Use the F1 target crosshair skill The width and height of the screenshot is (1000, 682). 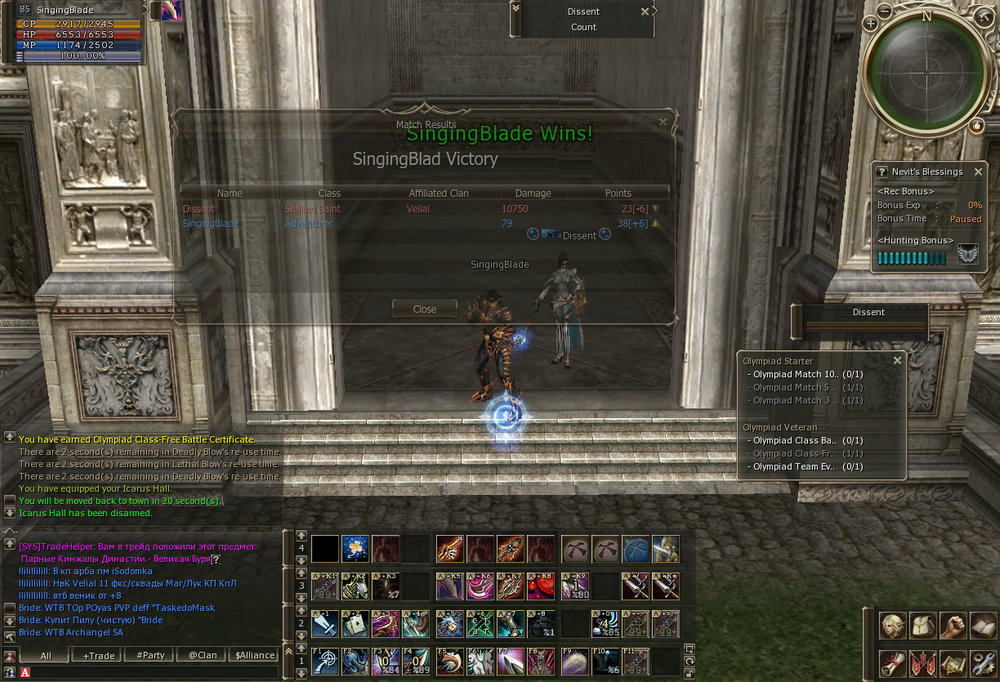pos(325,661)
